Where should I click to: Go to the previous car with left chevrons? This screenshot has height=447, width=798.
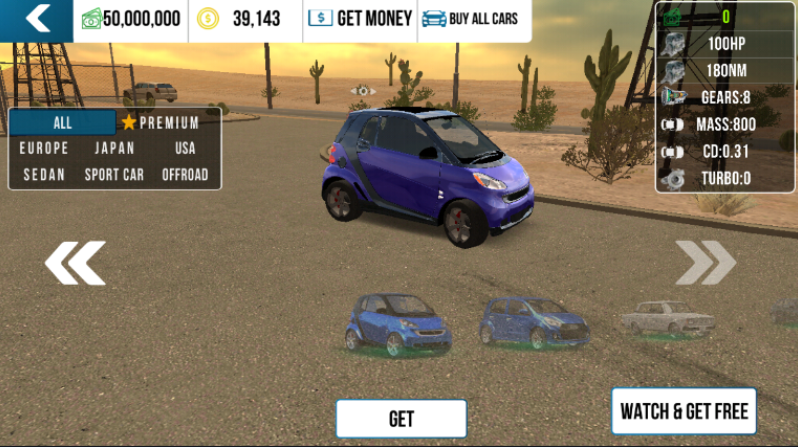tap(74, 263)
